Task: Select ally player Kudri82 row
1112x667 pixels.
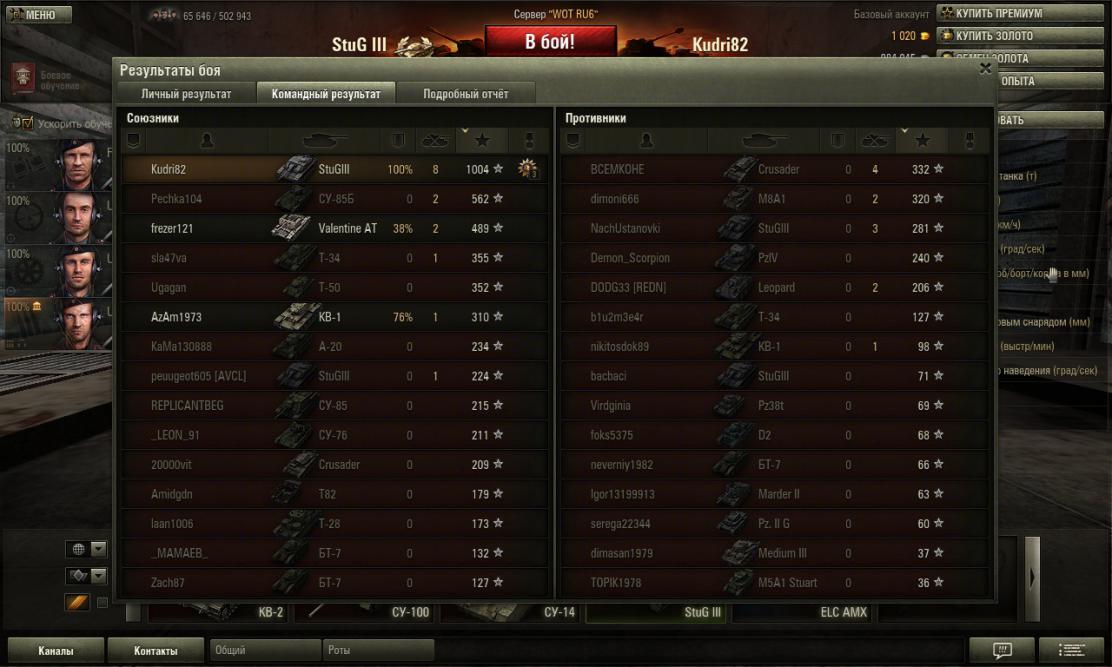Action: (335, 170)
